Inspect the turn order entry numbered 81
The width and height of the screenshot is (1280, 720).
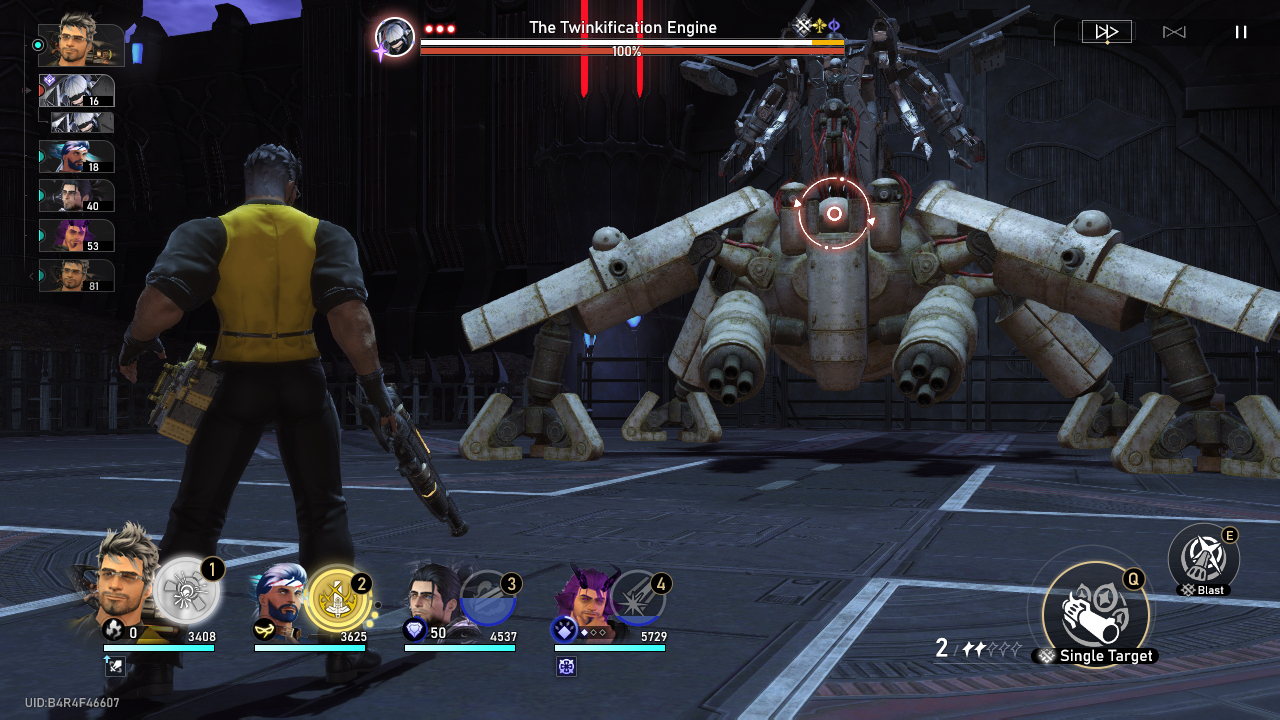pyautogui.click(x=77, y=276)
